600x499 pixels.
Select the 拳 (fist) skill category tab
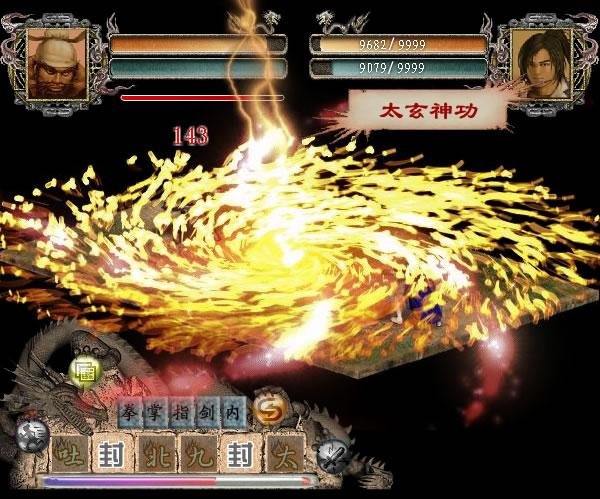(129, 411)
